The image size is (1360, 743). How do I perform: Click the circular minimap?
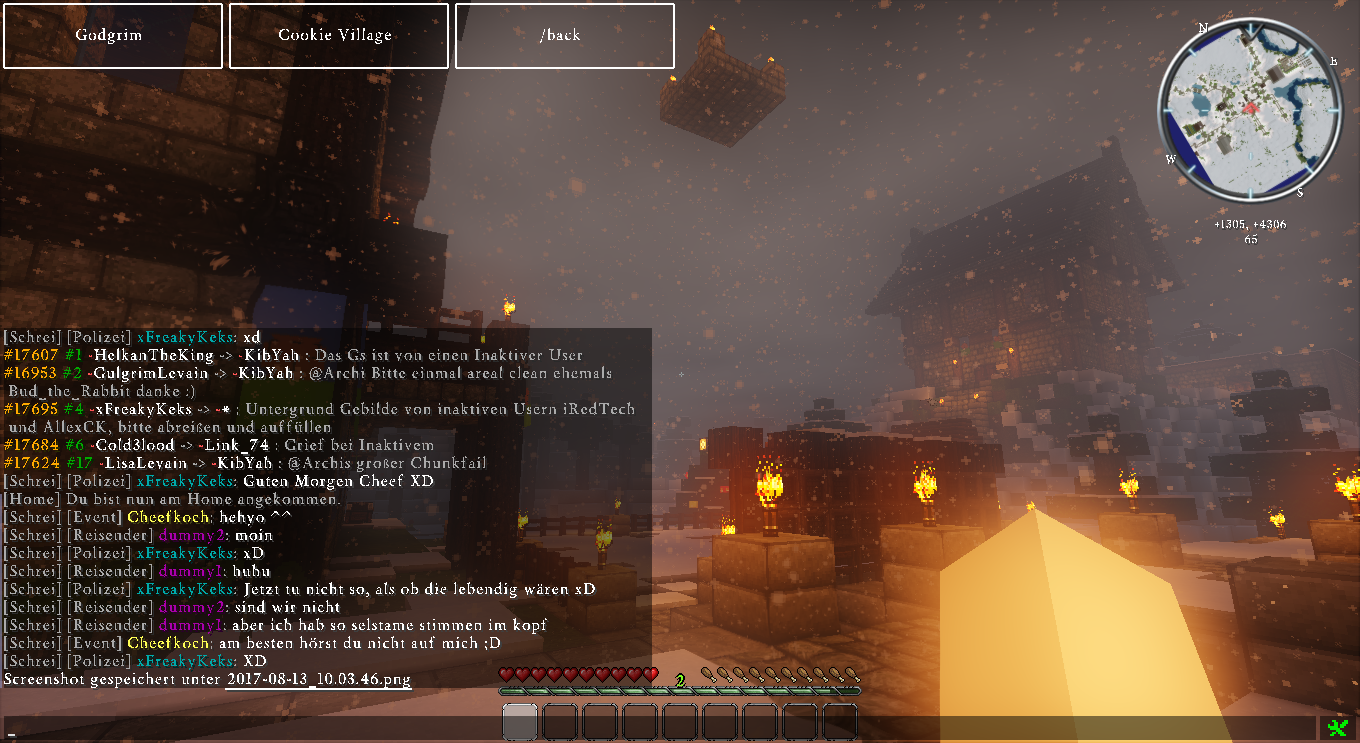coord(1249,109)
